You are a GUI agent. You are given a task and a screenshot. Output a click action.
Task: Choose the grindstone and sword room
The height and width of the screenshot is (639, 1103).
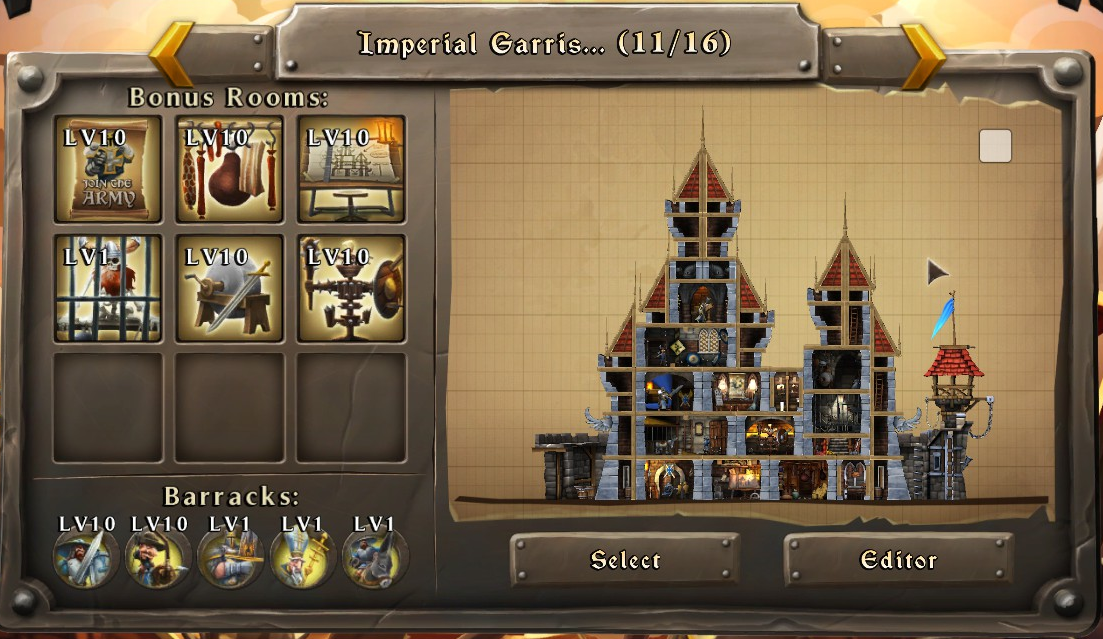[x=230, y=289]
